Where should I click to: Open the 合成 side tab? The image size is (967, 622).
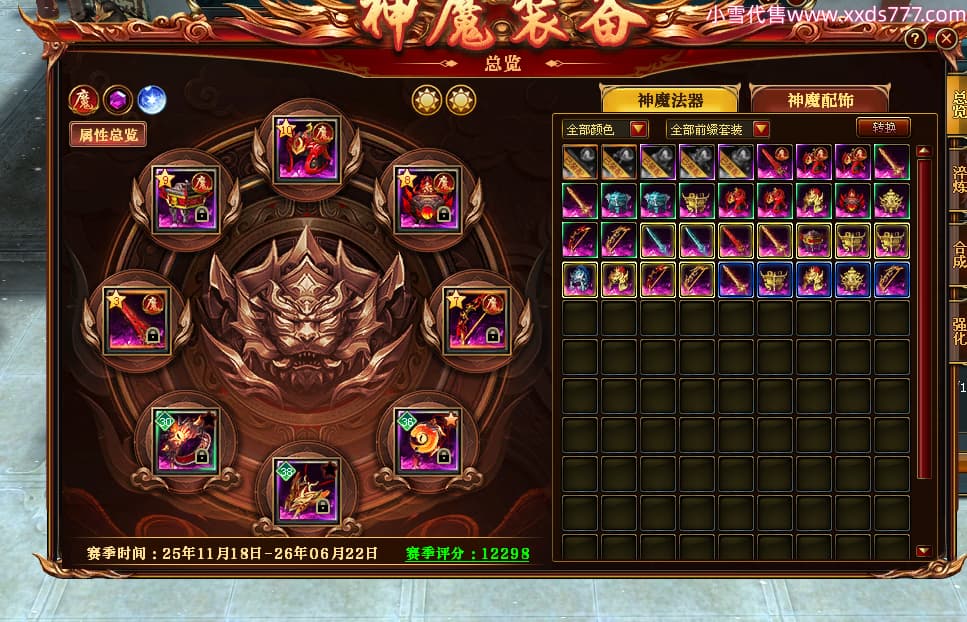[x=958, y=254]
